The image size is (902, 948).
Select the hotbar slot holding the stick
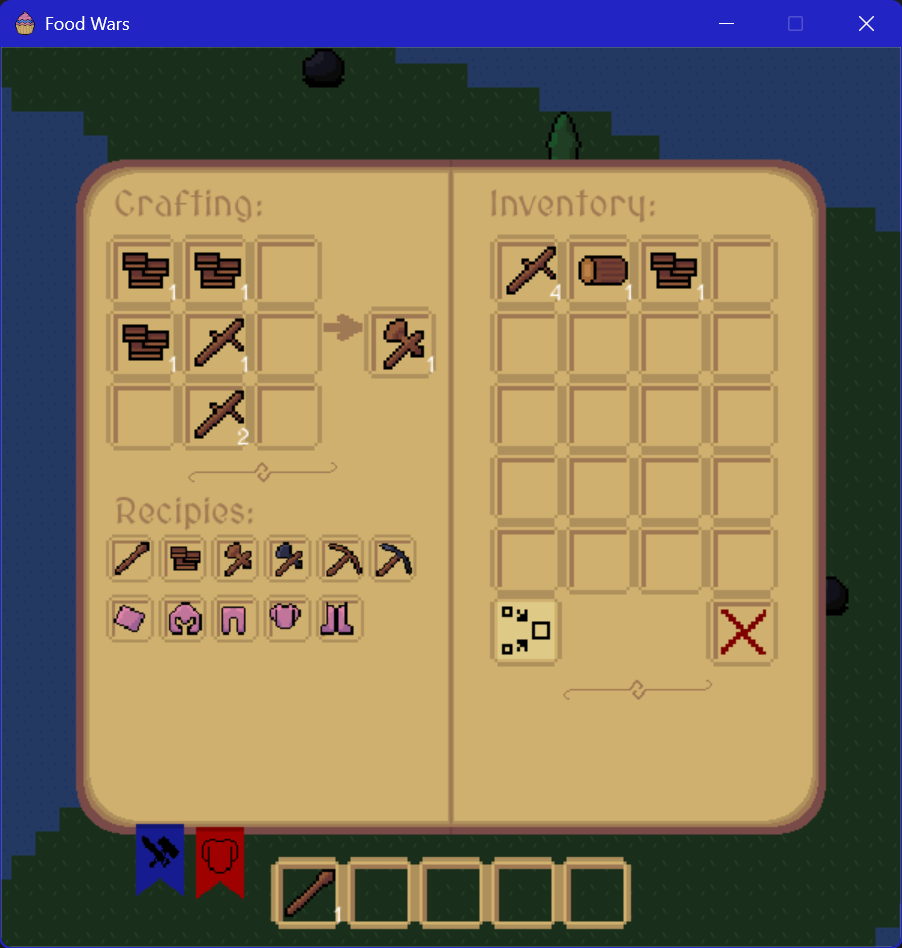click(307, 891)
